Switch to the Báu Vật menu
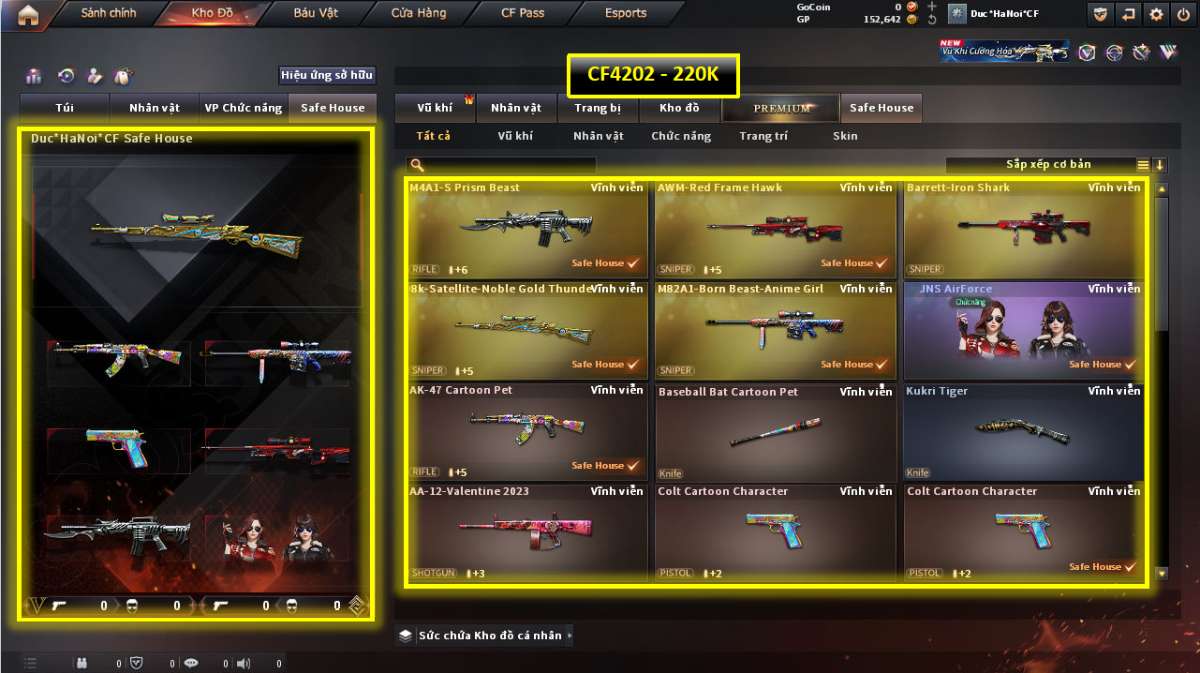The height and width of the screenshot is (673, 1200). coord(316,14)
